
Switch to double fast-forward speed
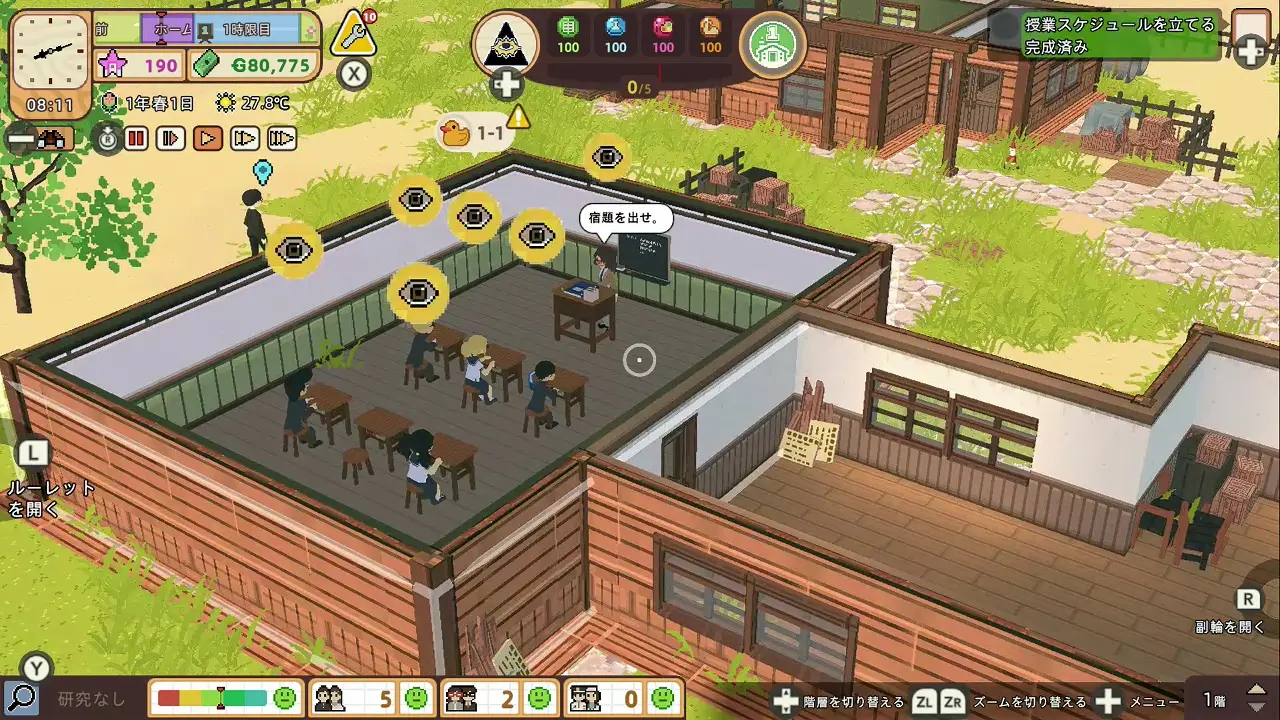[x=245, y=138]
